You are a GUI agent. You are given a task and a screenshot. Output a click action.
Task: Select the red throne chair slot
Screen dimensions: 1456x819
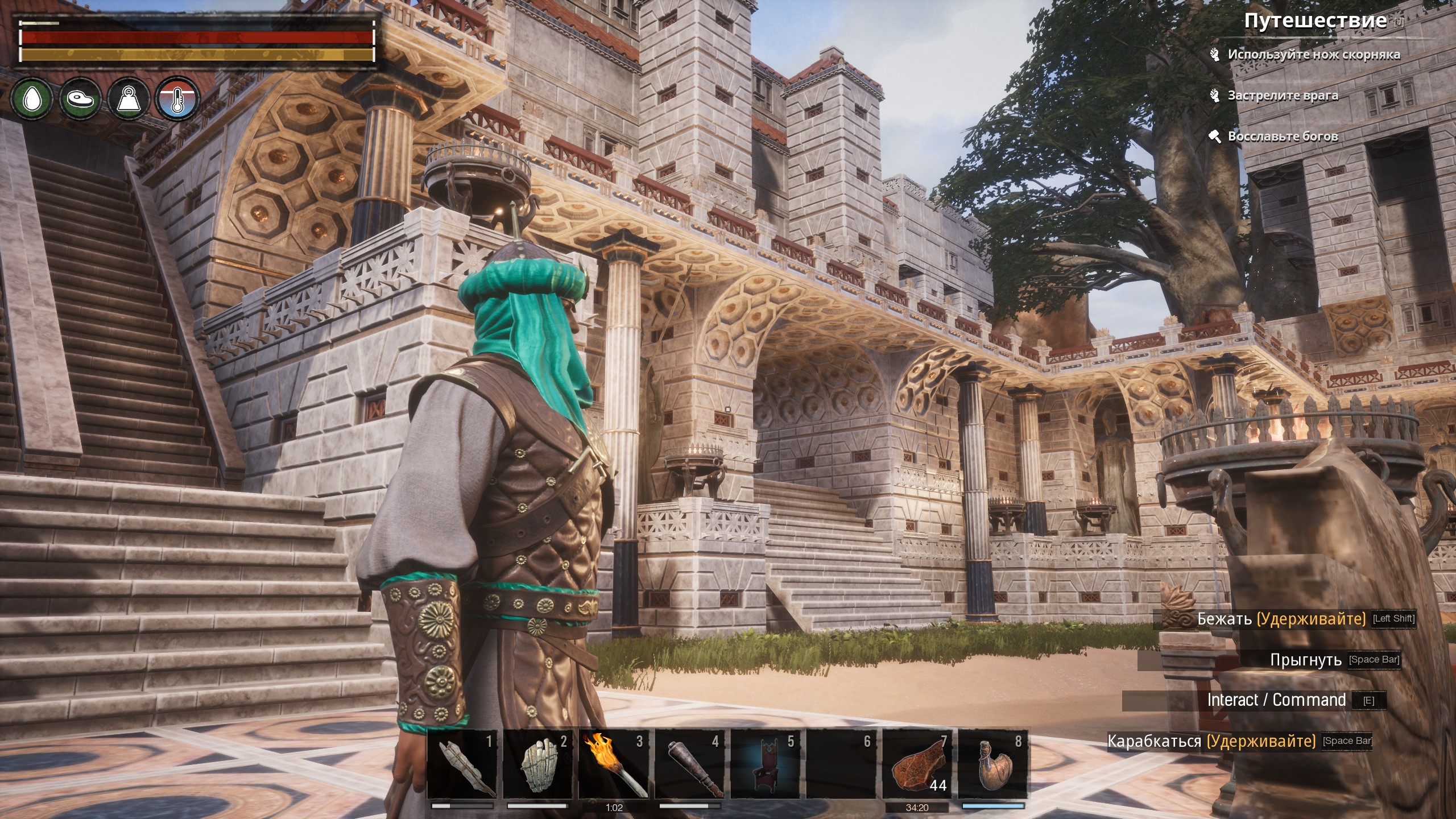click(x=765, y=764)
